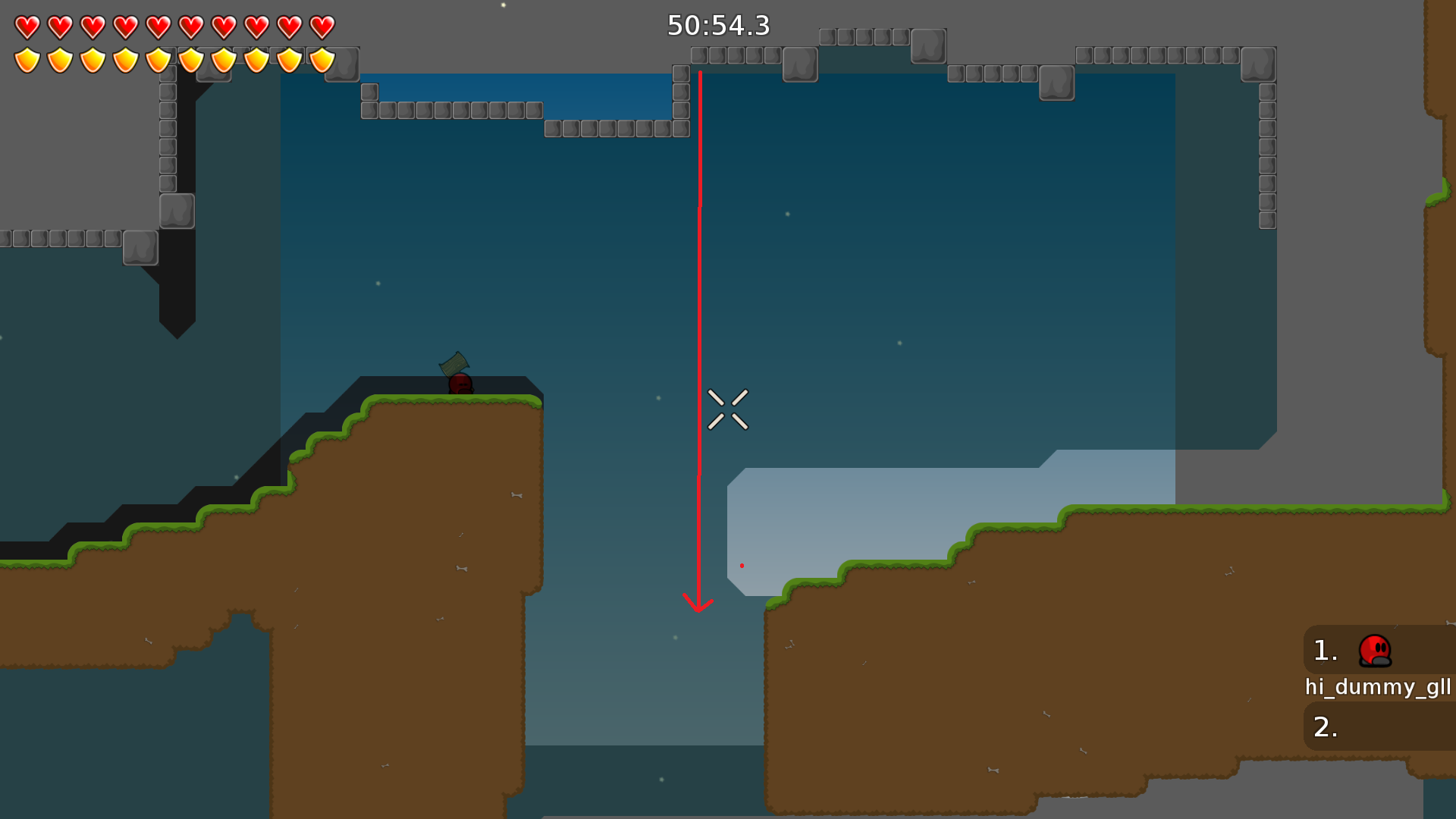The image size is (1456, 819).
Task: Click the unhookable stone block near the top wall
Action: point(799,64)
